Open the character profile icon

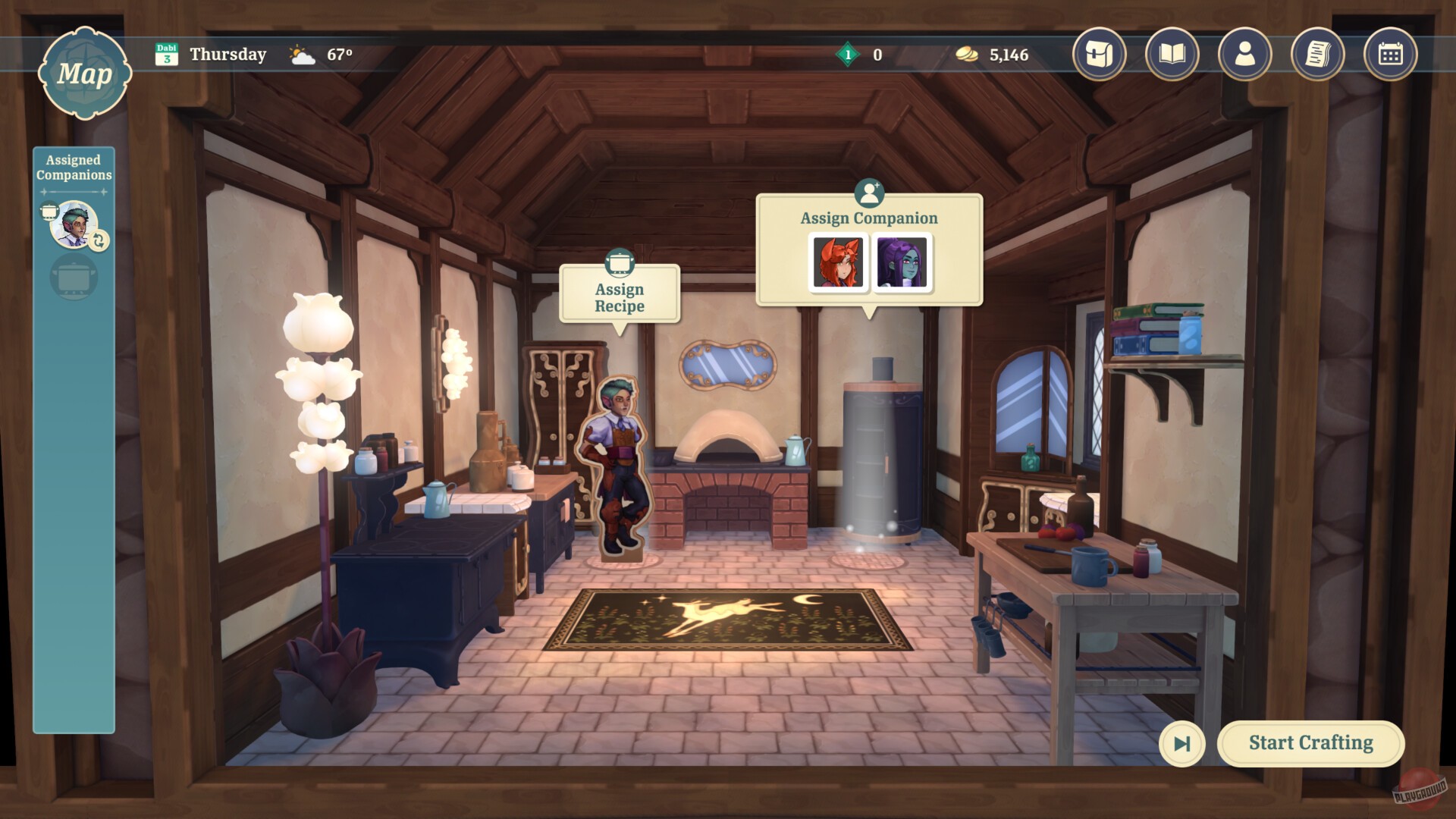1244,55
